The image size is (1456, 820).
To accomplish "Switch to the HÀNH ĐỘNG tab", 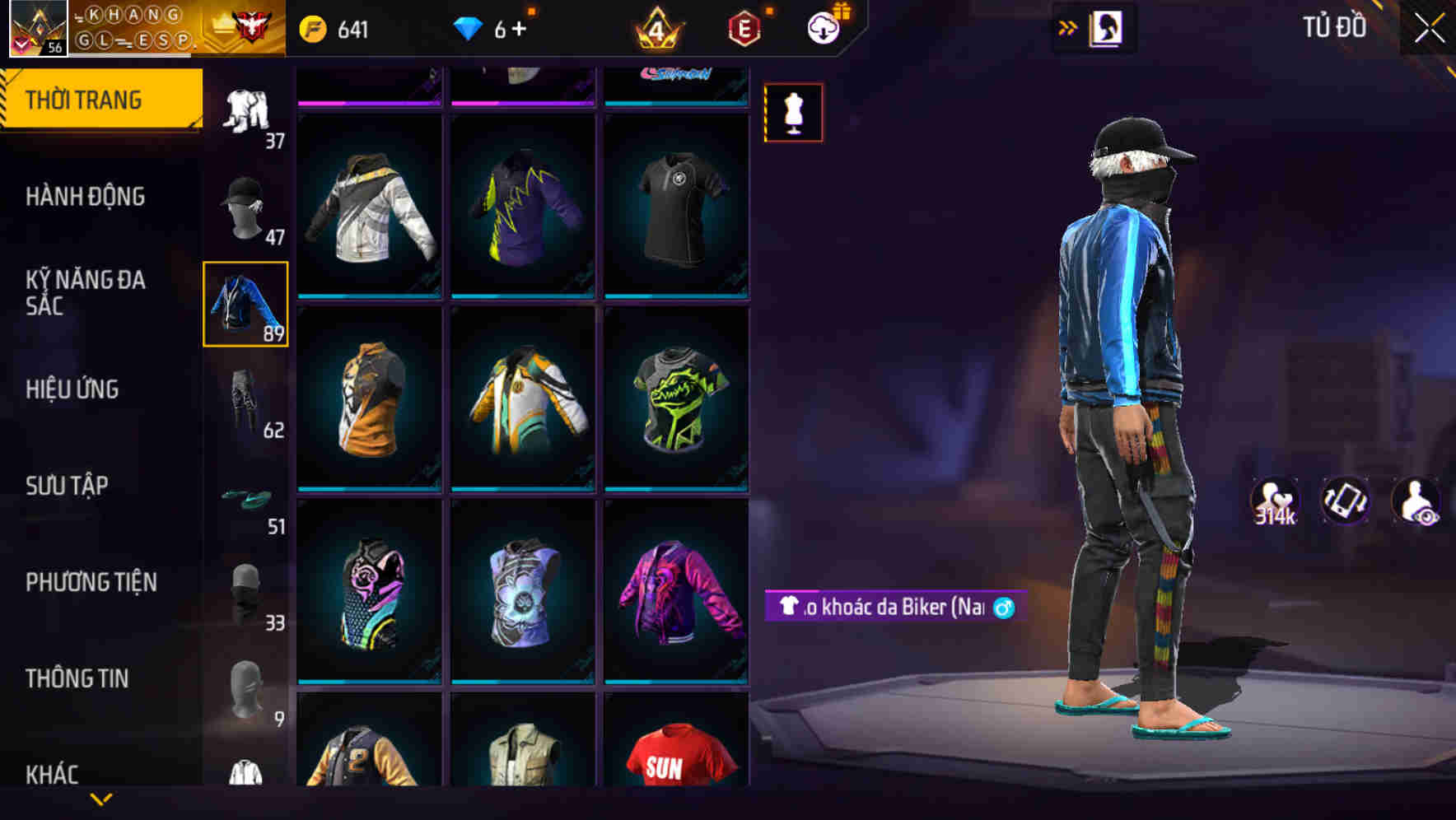I will pyautogui.click(x=86, y=198).
